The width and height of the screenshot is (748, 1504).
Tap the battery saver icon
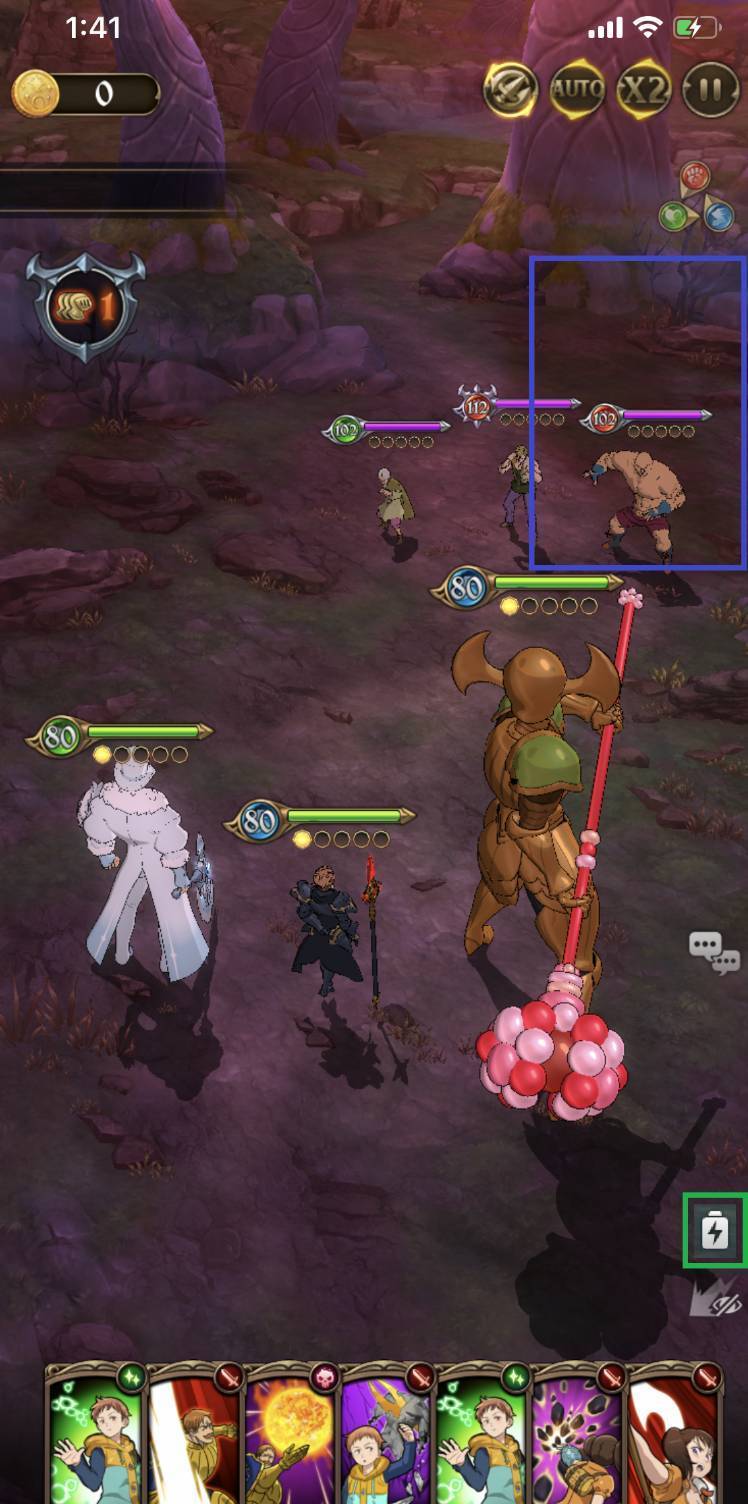(x=714, y=1230)
